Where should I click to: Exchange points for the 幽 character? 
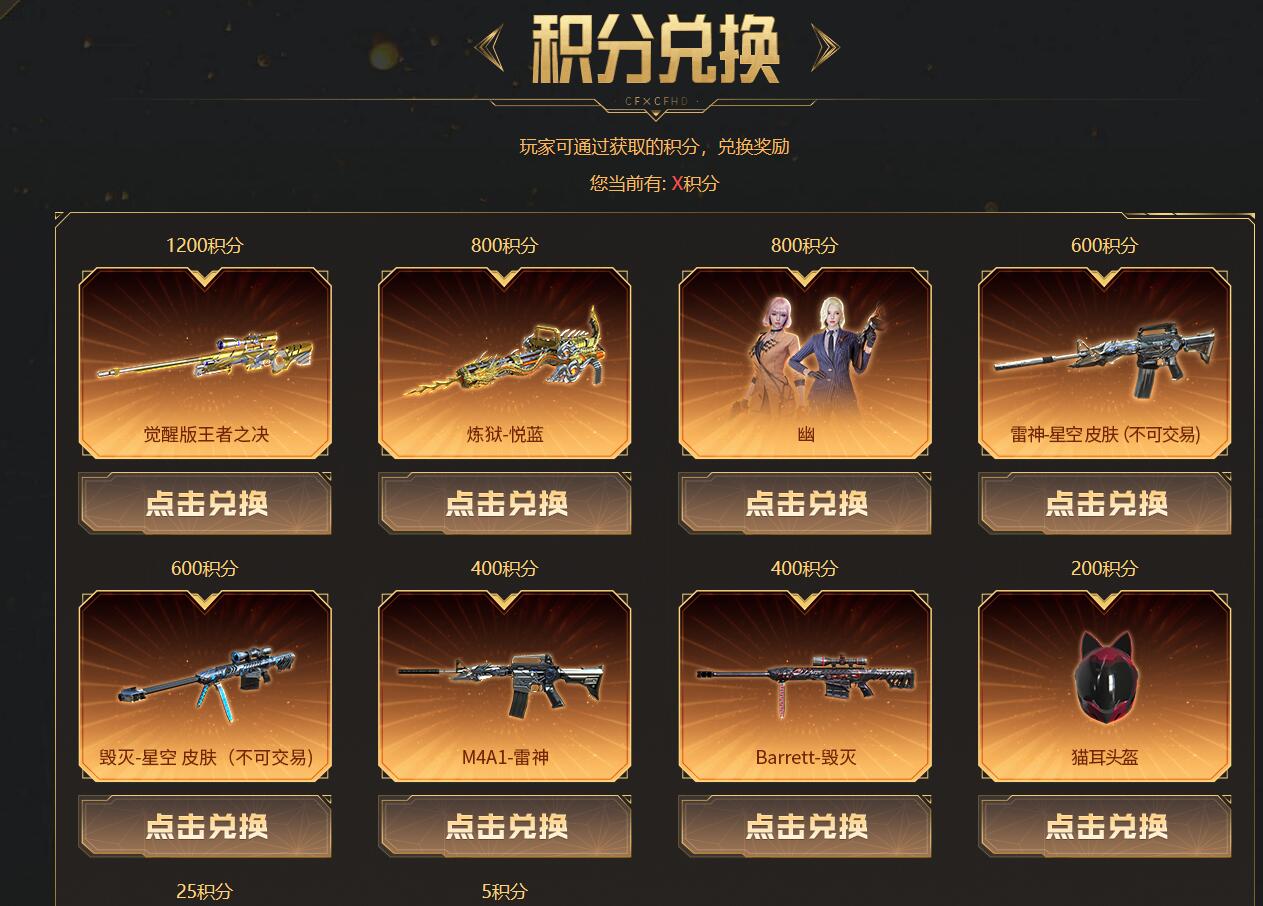pyautogui.click(x=805, y=503)
